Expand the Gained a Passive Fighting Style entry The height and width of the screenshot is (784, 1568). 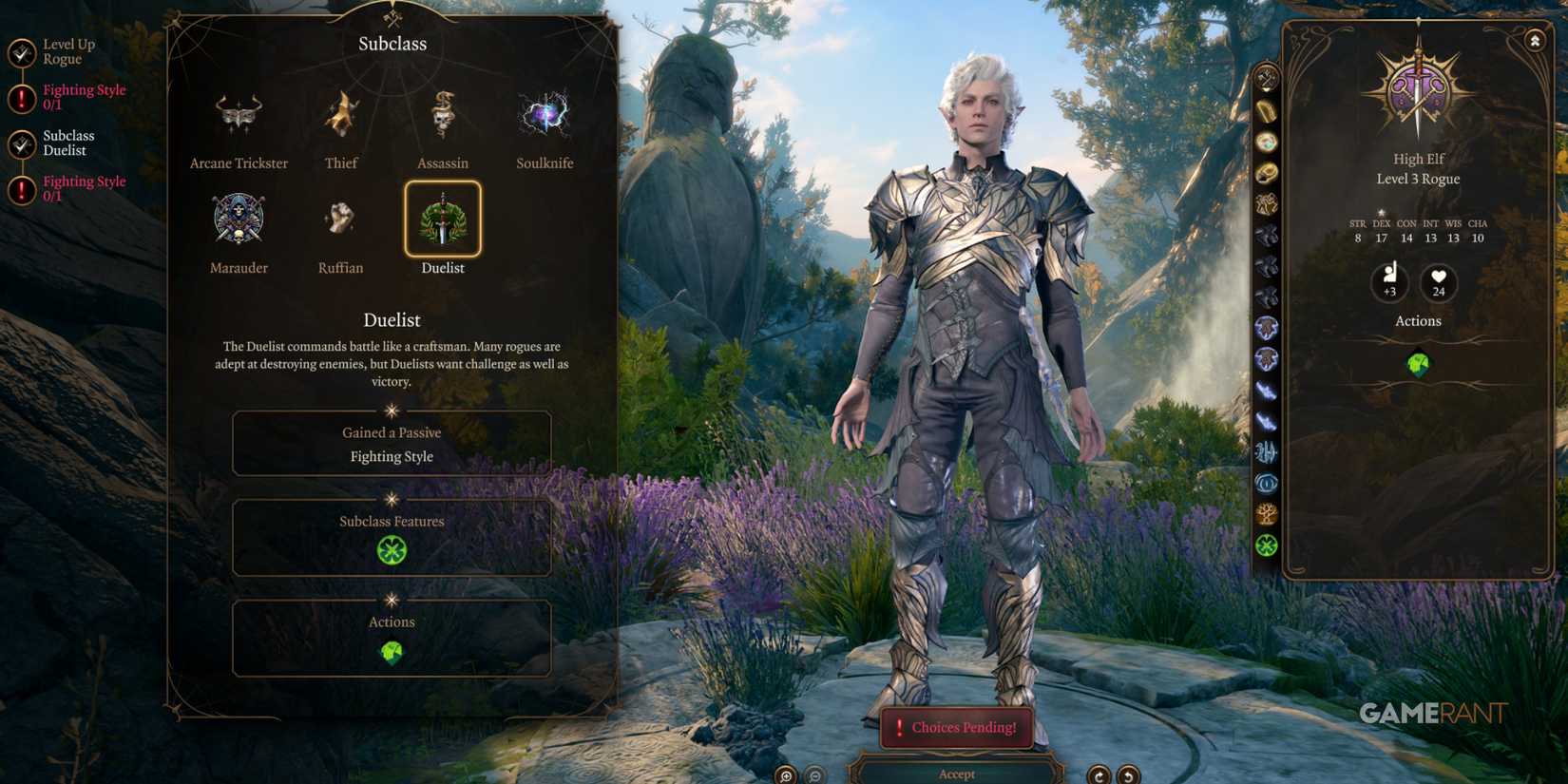pos(392,444)
